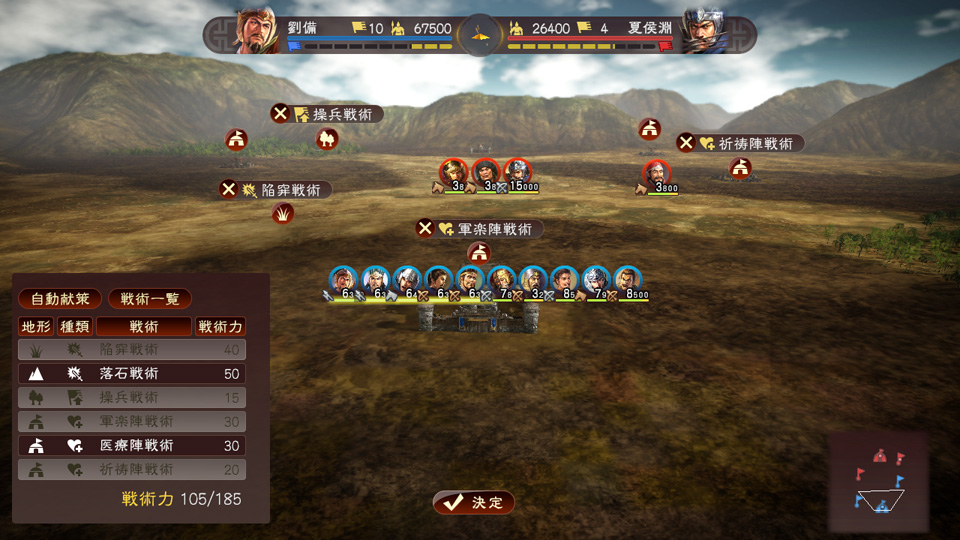Sort by the 地形 terrain column header
960x540 pixels.
[x=35, y=326]
